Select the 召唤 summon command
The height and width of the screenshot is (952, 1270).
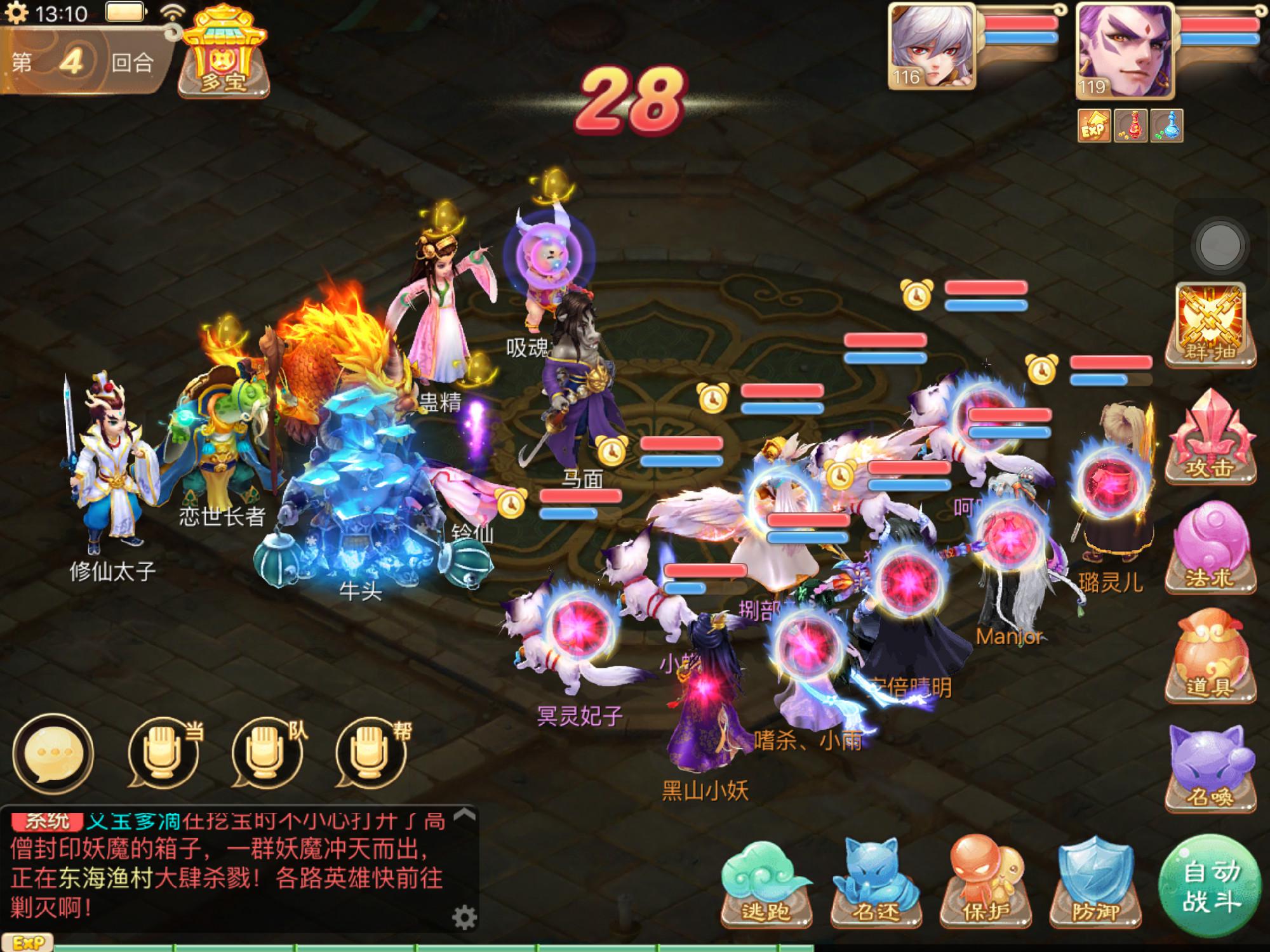point(1210,767)
